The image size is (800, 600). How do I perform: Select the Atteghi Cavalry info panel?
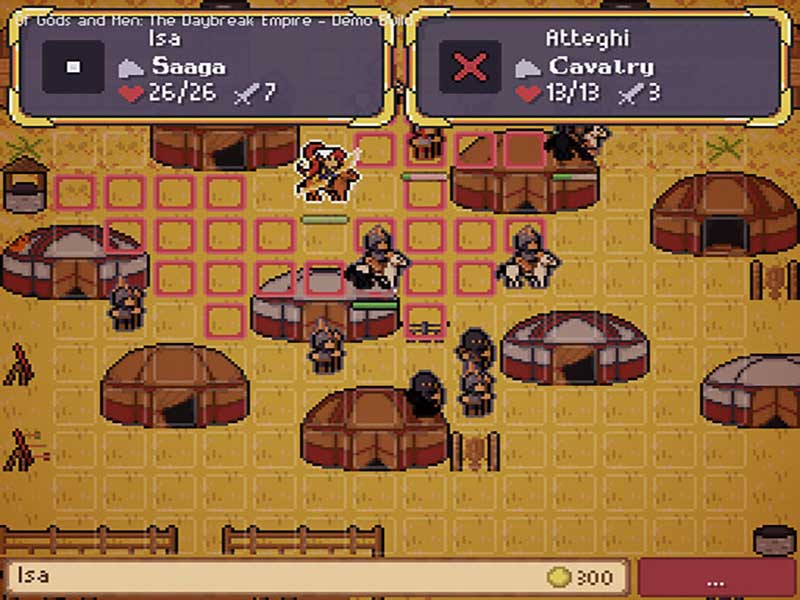click(598, 67)
